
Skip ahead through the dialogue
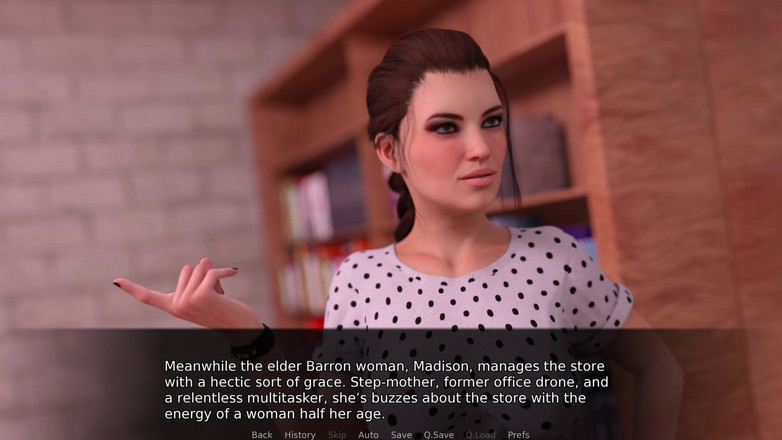coord(337,435)
